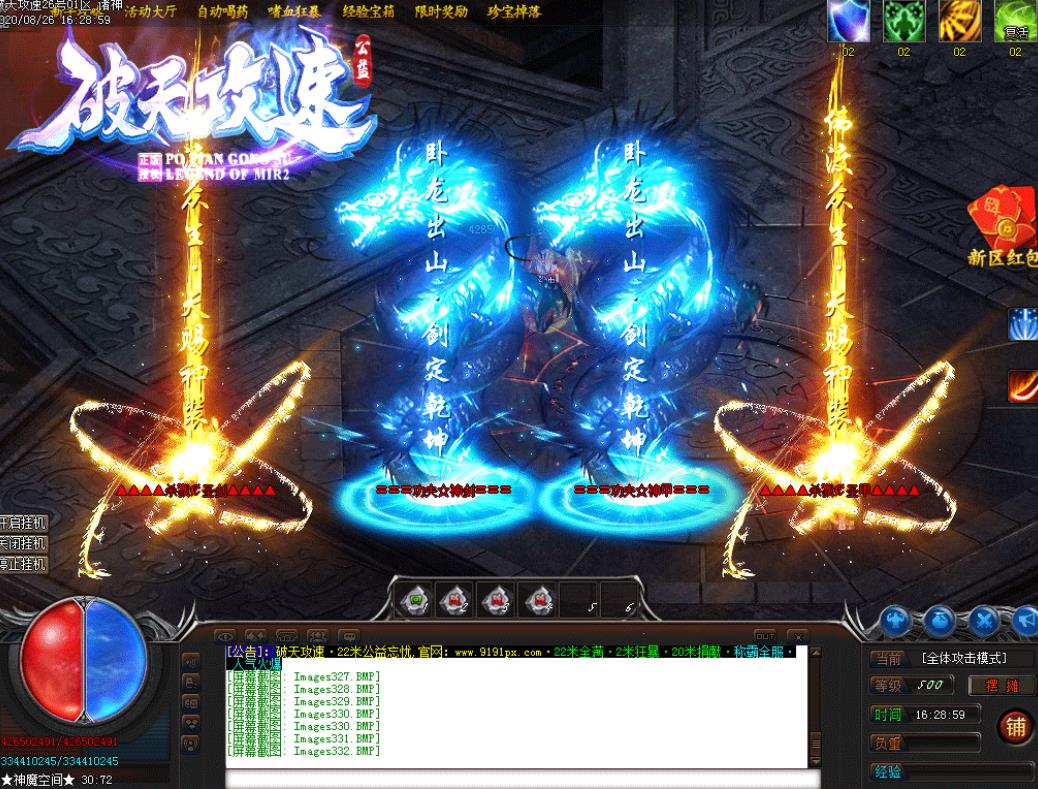
Task: Use the green scroll item in hotbar
Action: pyautogui.click(x=413, y=598)
